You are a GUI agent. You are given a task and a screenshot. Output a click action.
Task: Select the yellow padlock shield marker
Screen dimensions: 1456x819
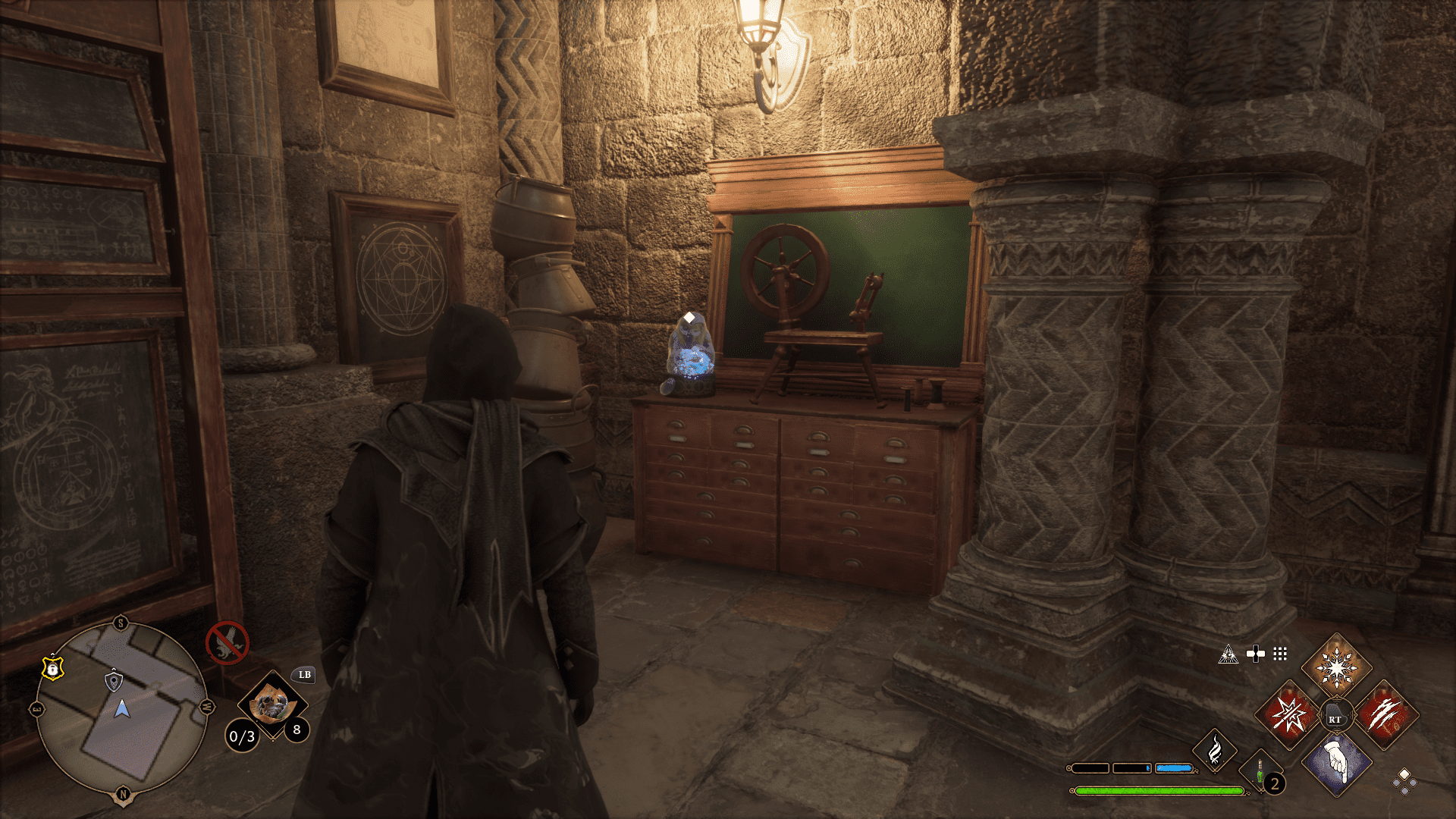click(x=52, y=668)
